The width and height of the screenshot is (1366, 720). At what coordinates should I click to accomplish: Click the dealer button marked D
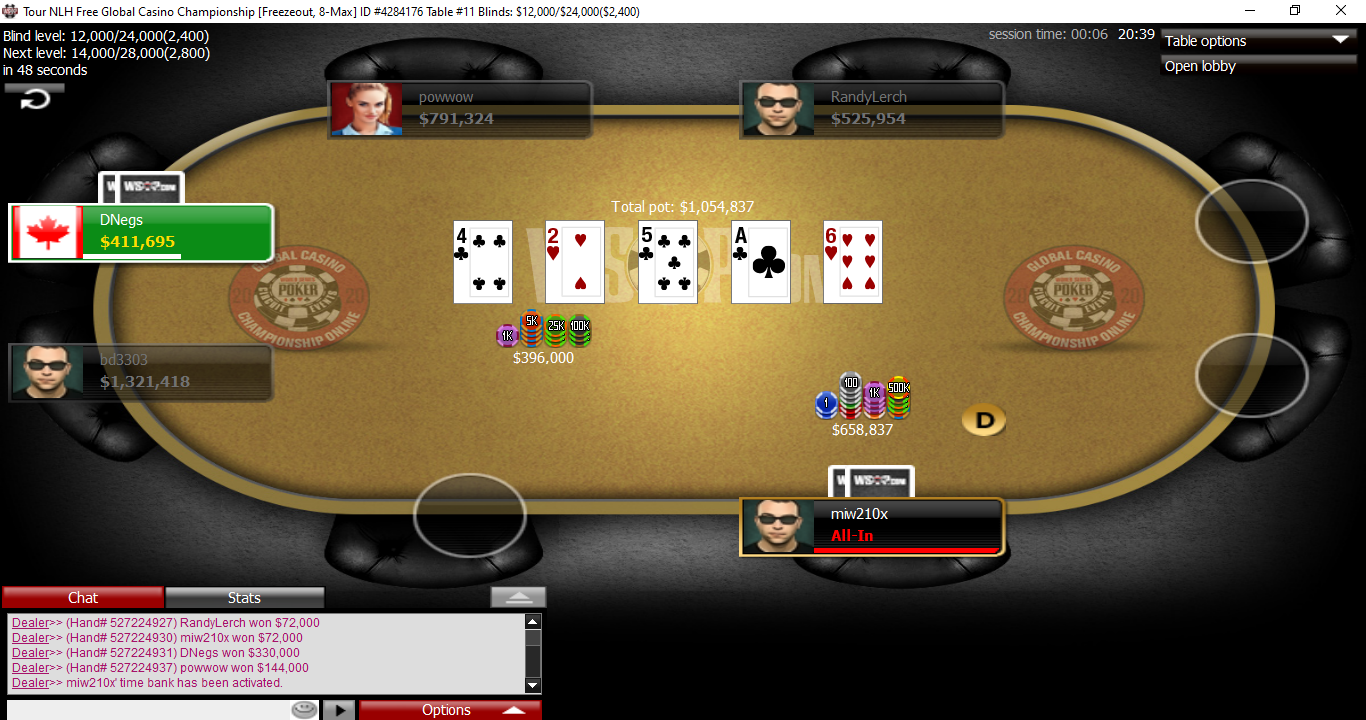(983, 422)
